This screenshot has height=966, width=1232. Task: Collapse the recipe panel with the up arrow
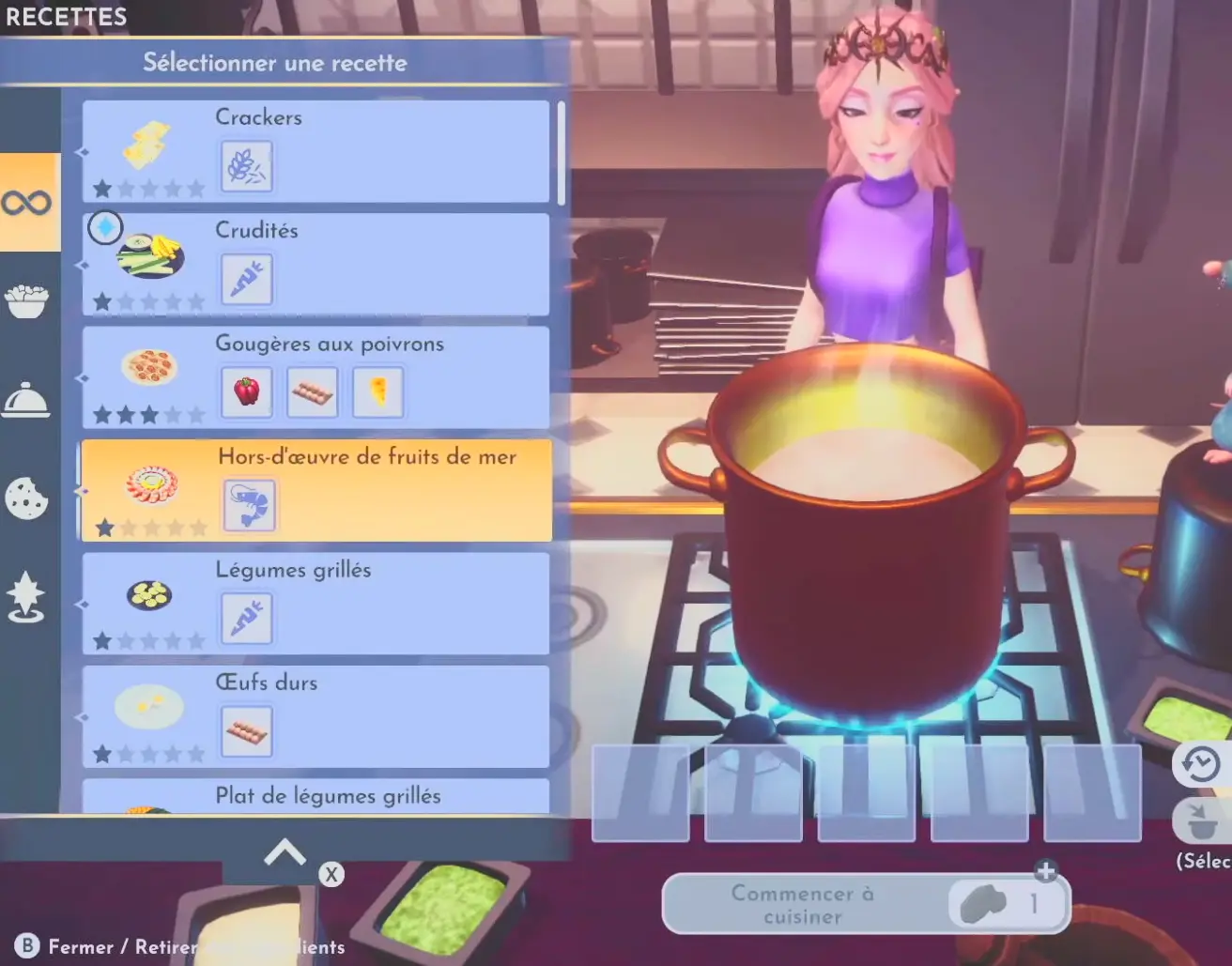[285, 853]
